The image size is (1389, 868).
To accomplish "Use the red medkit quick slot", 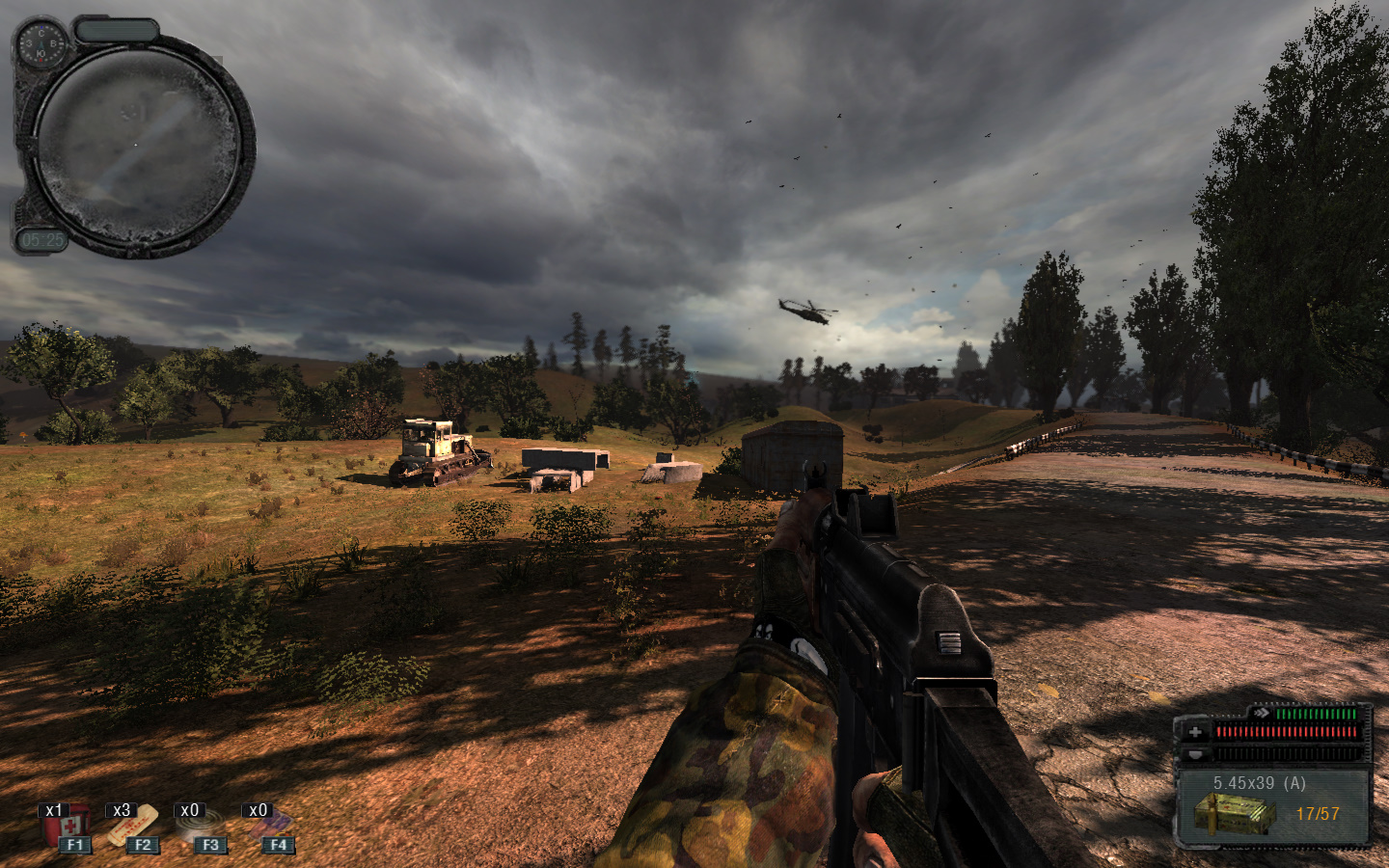I will 67,827.
